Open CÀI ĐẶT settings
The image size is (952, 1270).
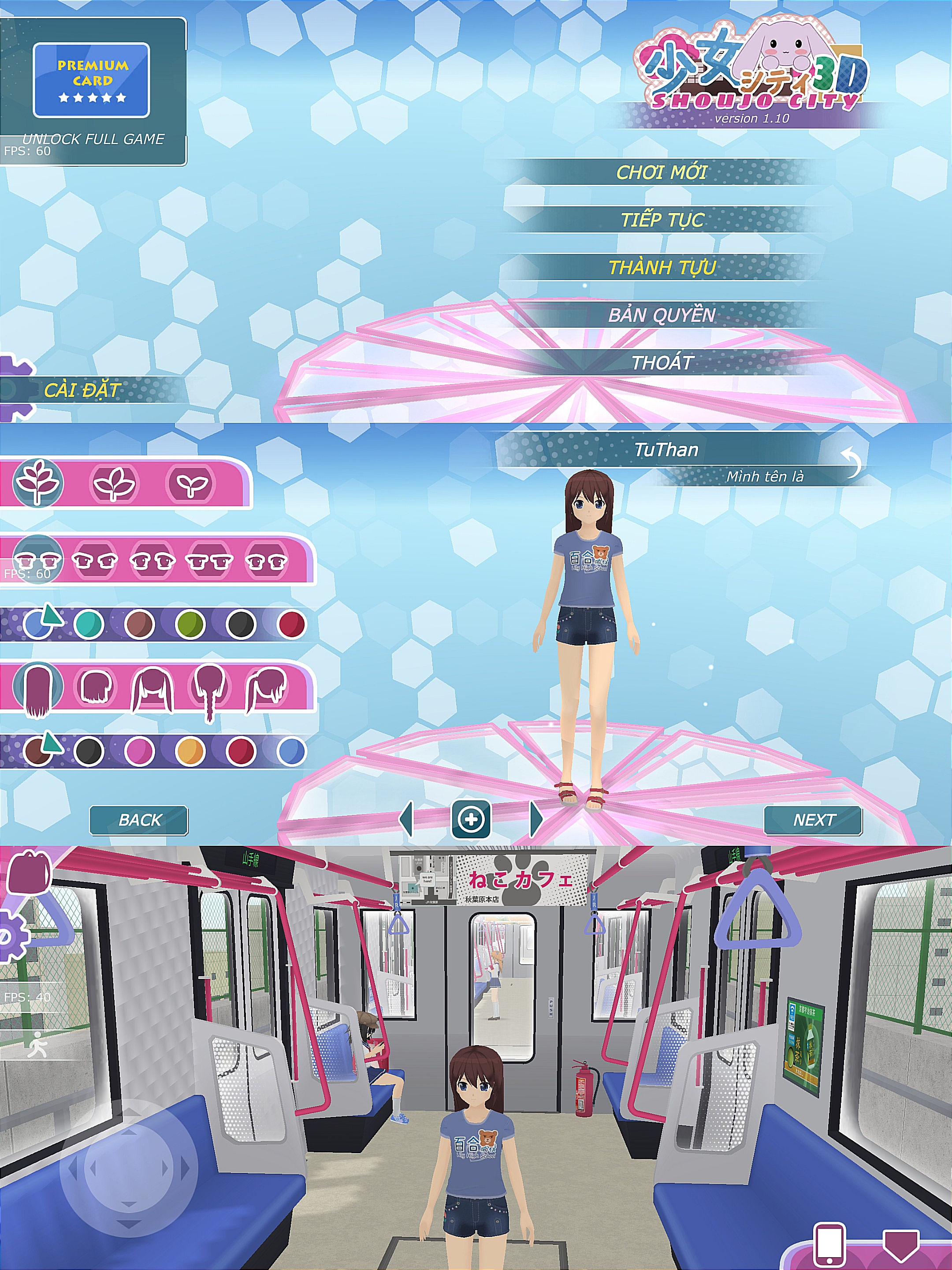pos(82,390)
